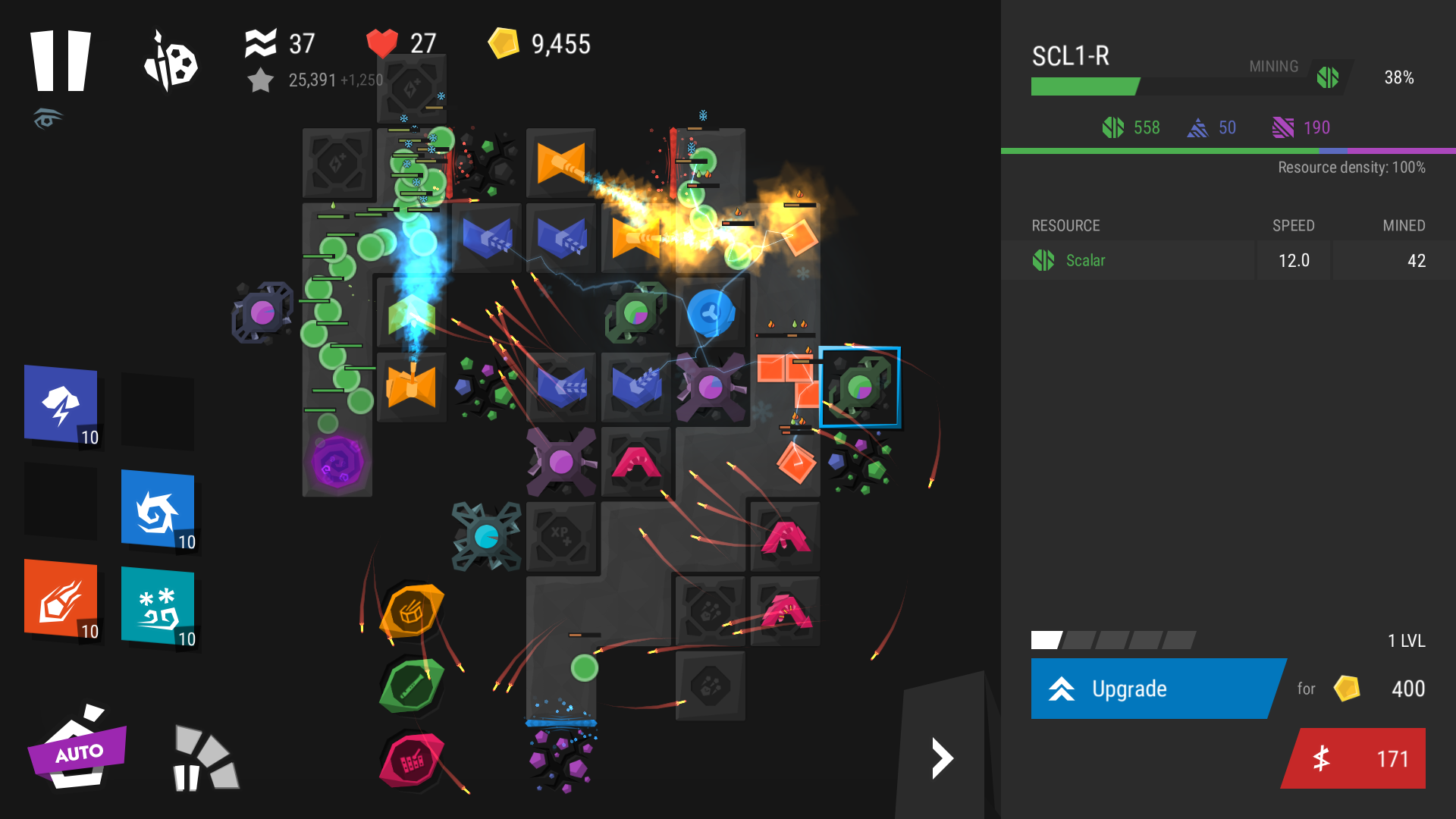Viewport: 1456px width, 819px height.
Task: Toggle the spectator eye icon
Action: [x=47, y=119]
